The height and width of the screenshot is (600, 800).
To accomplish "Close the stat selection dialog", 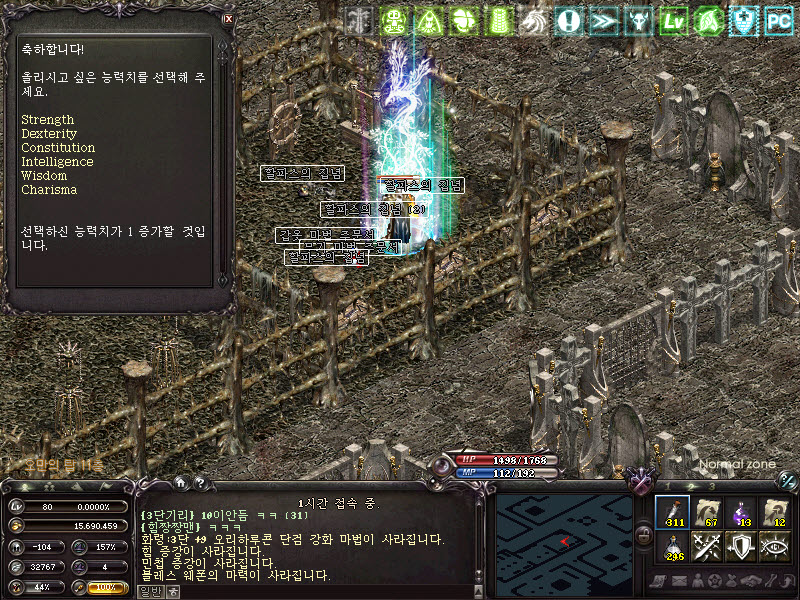I will (229, 19).
